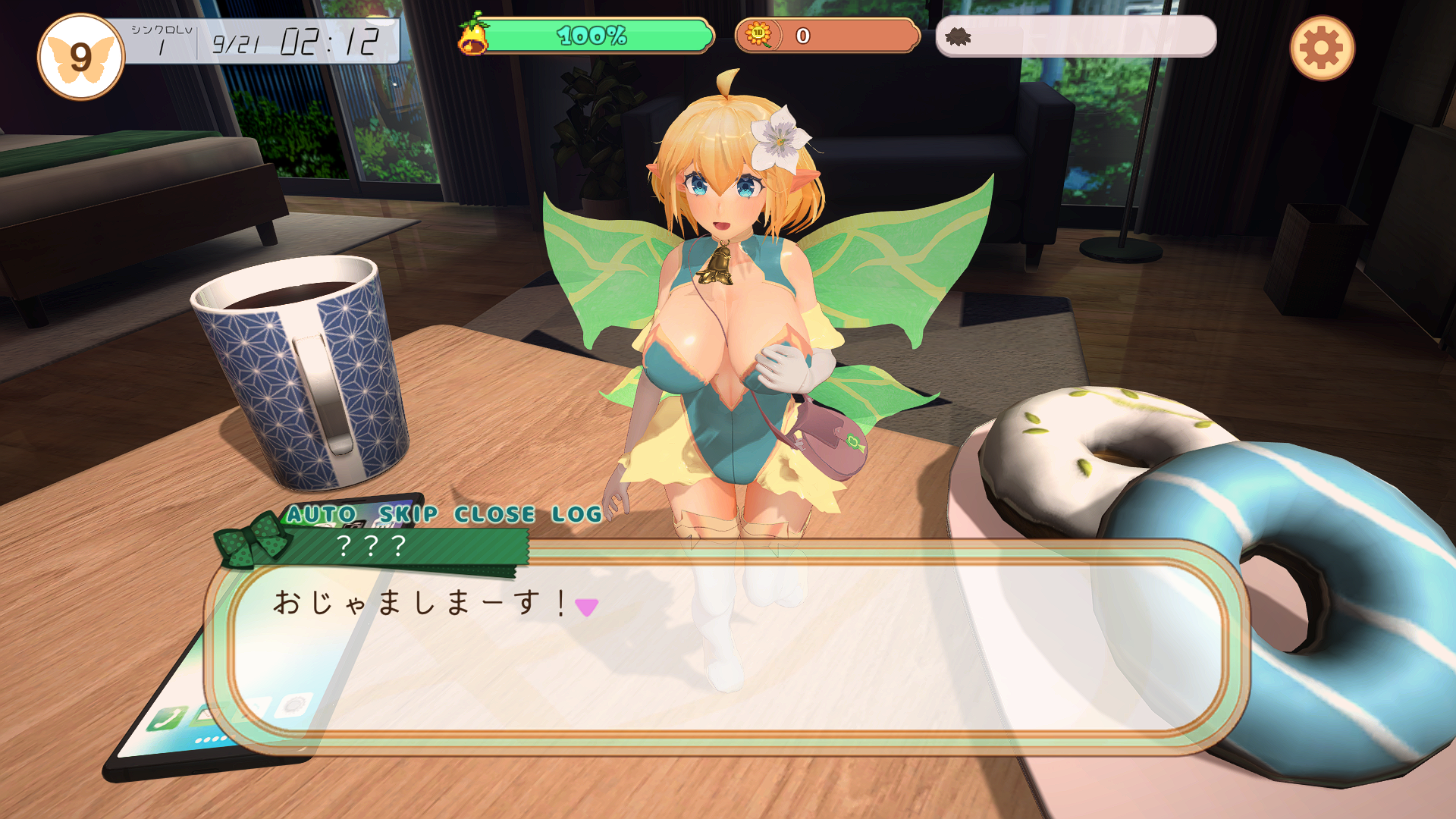Activate SKIP for the dialogue
Viewport: 1456px width, 819px height.
pos(408,514)
